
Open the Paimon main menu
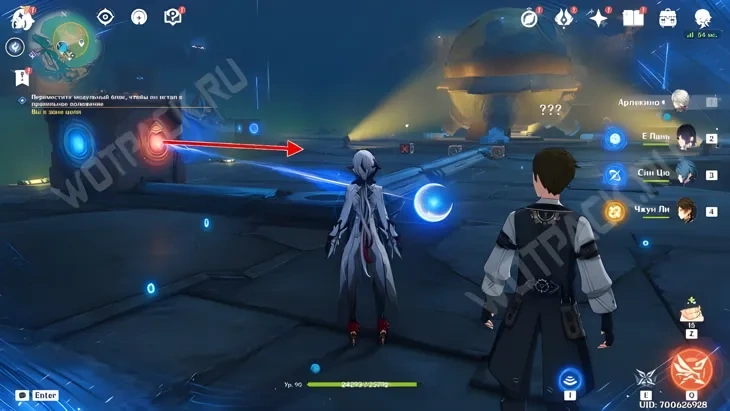(x=21, y=17)
